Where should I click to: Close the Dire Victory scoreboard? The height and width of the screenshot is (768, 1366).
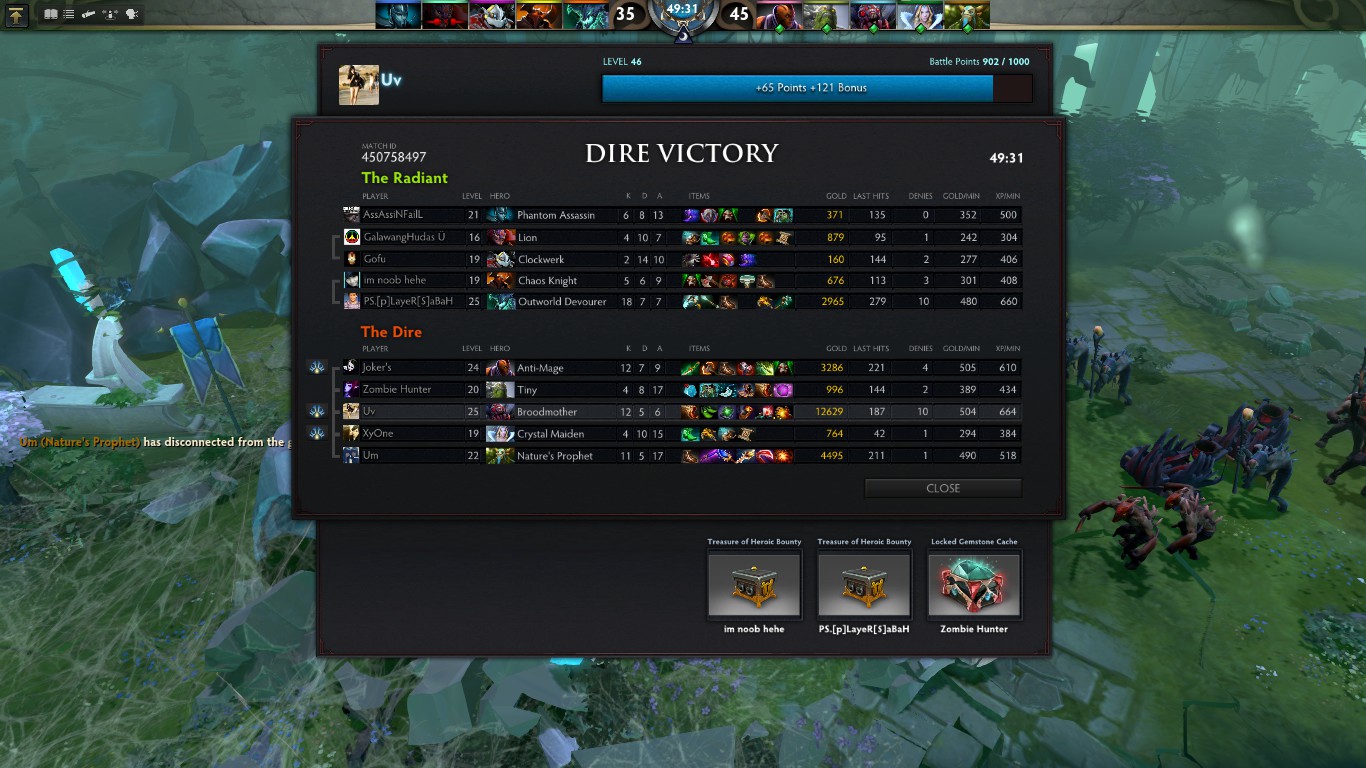[942, 488]
